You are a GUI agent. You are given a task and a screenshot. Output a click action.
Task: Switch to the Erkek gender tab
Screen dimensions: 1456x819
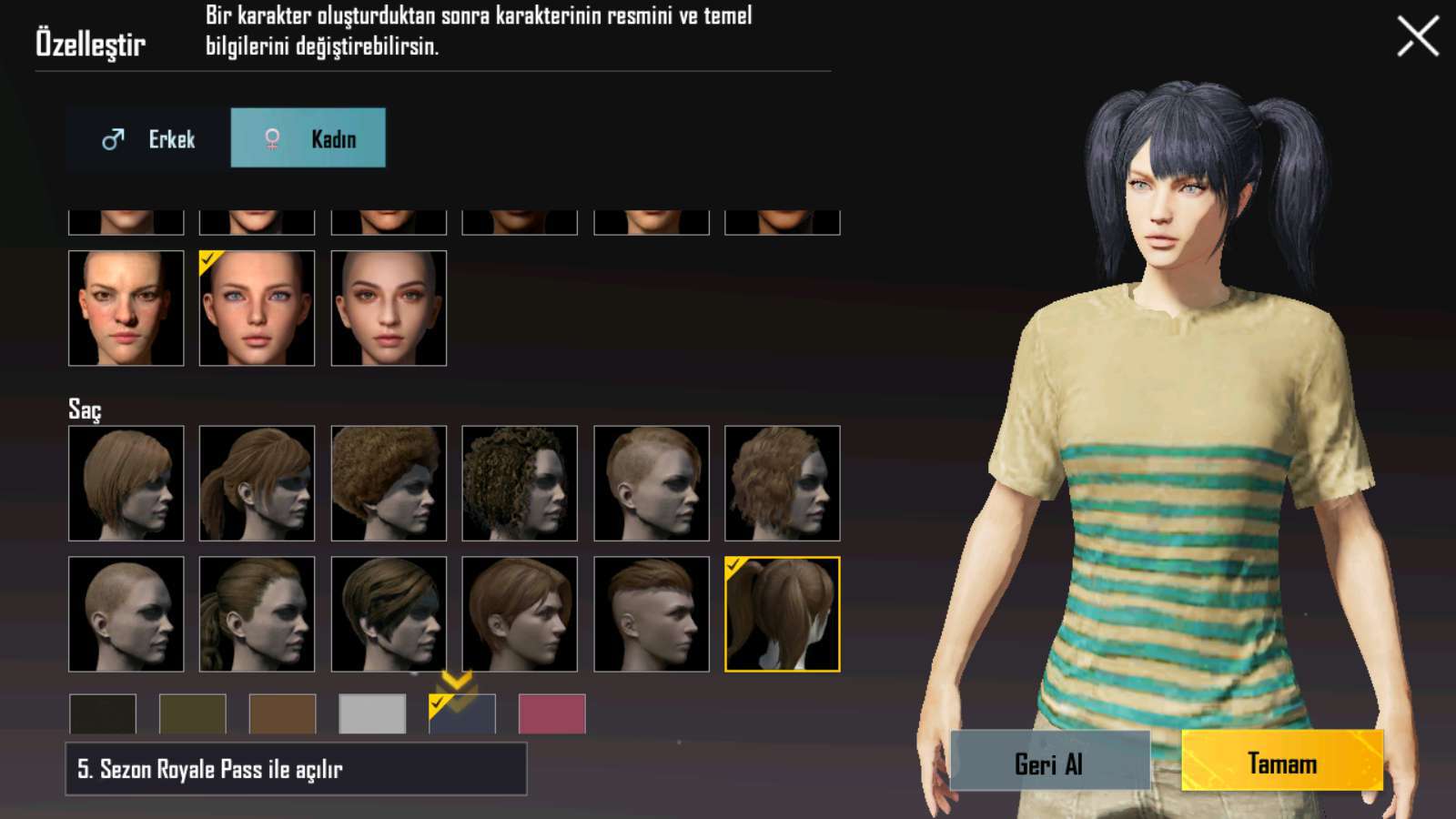coord(148,138)
